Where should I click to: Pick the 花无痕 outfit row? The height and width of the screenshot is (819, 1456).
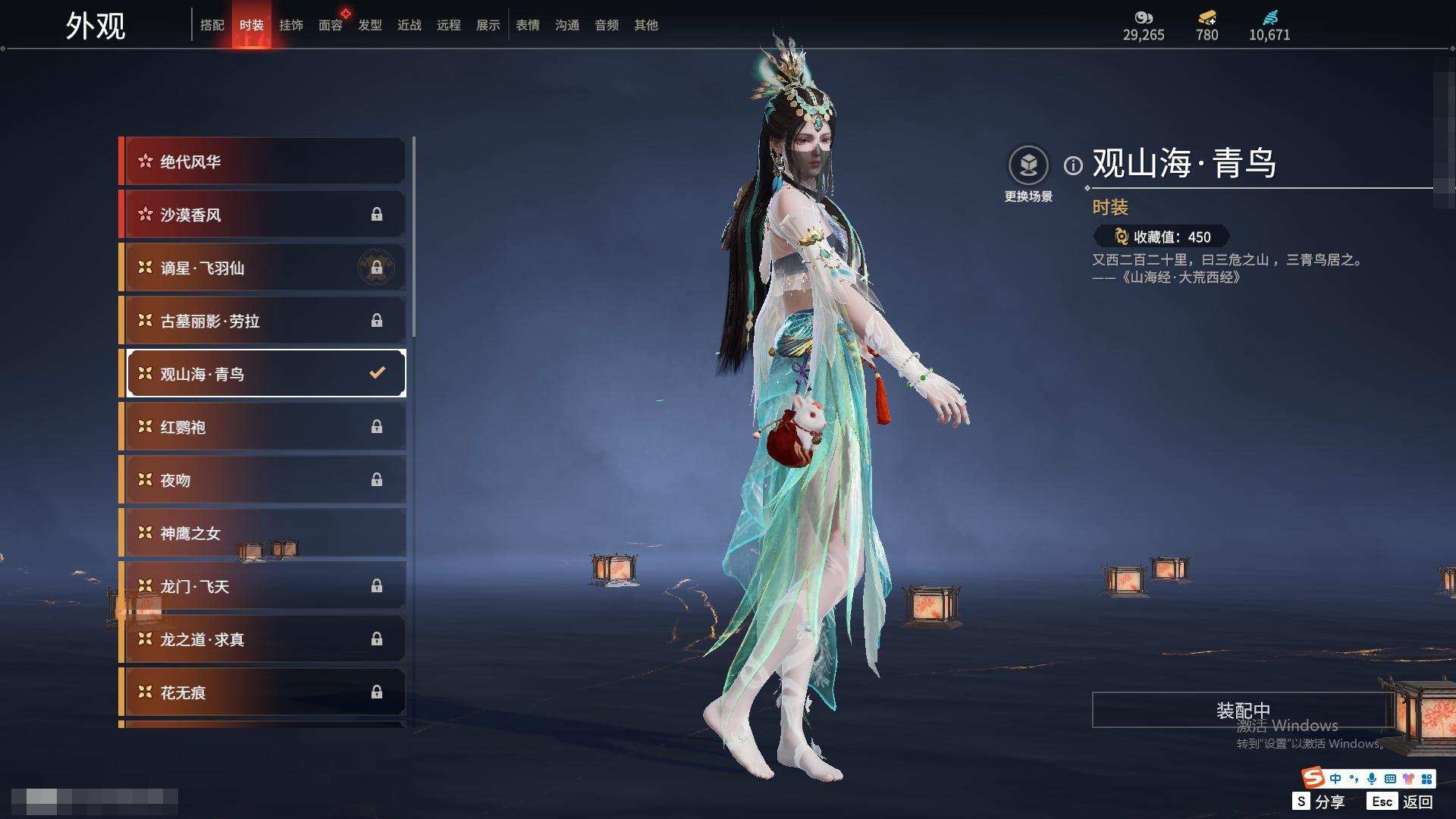coord(262,692)
